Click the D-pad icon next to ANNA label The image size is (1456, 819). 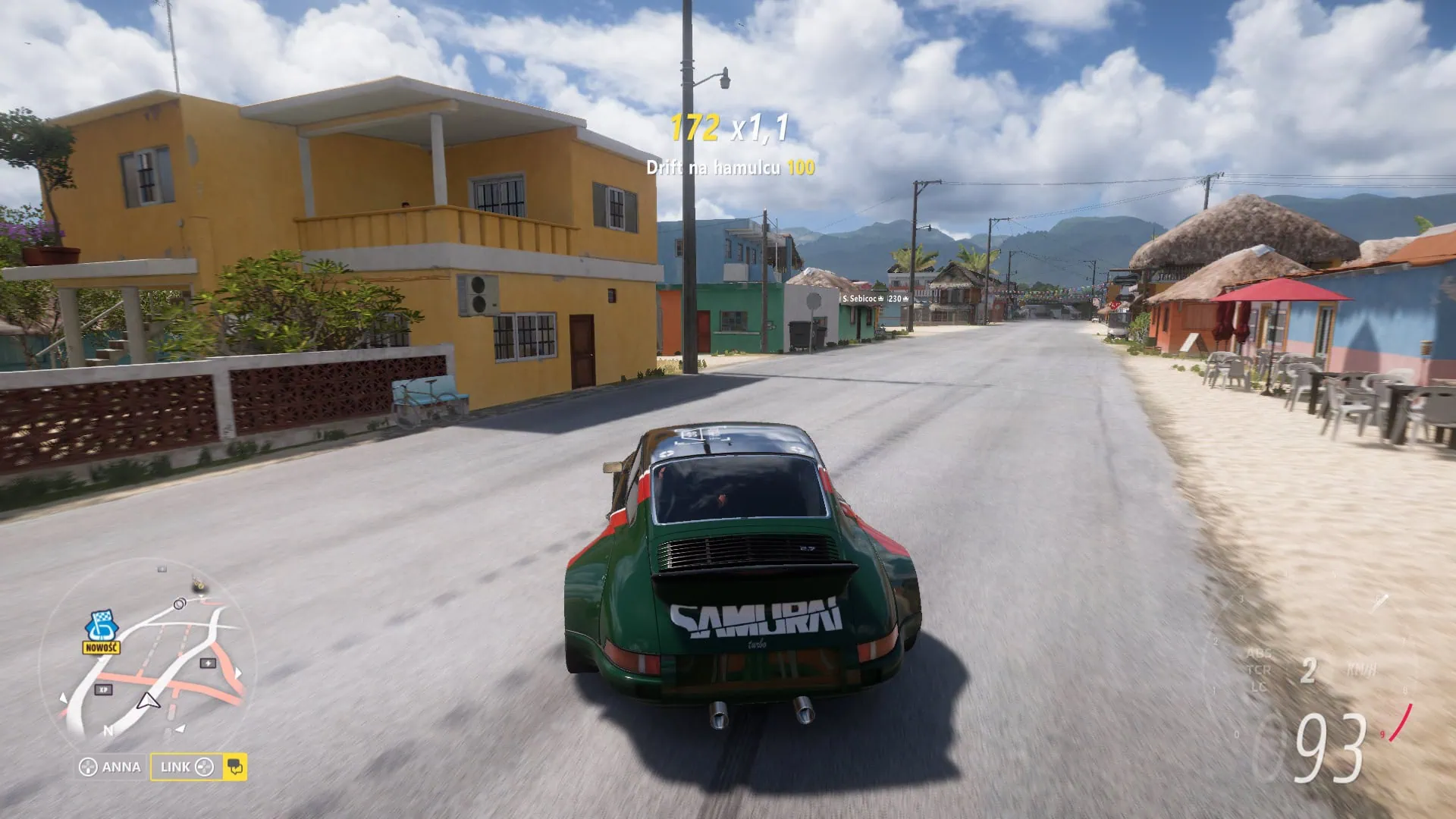[89, 767]
